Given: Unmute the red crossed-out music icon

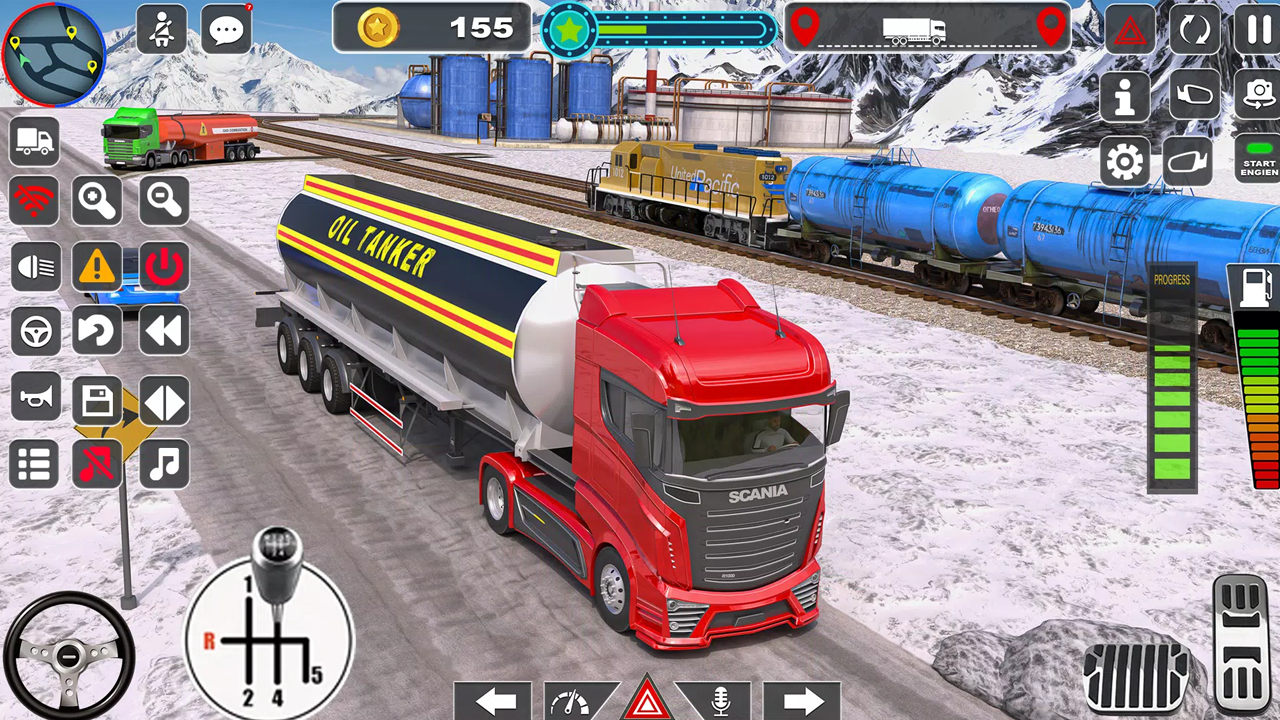Looking at the screenshot, I should [97, 463].
